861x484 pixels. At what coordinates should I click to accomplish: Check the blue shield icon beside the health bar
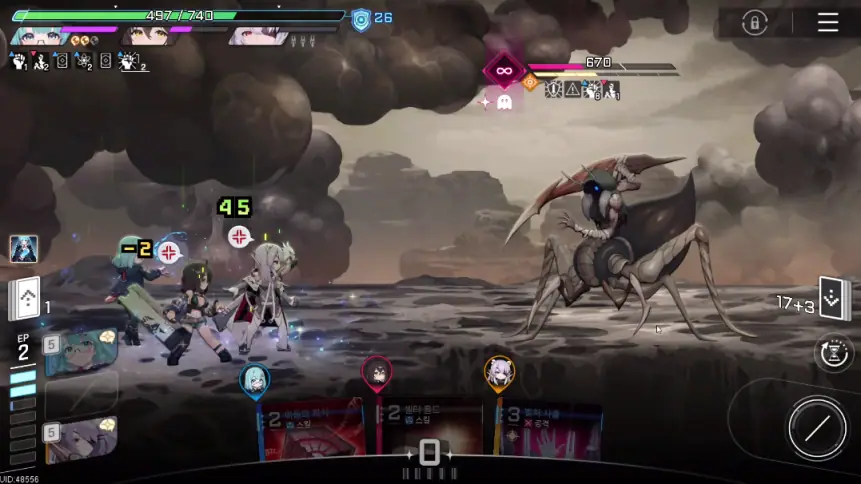[361, 18]
